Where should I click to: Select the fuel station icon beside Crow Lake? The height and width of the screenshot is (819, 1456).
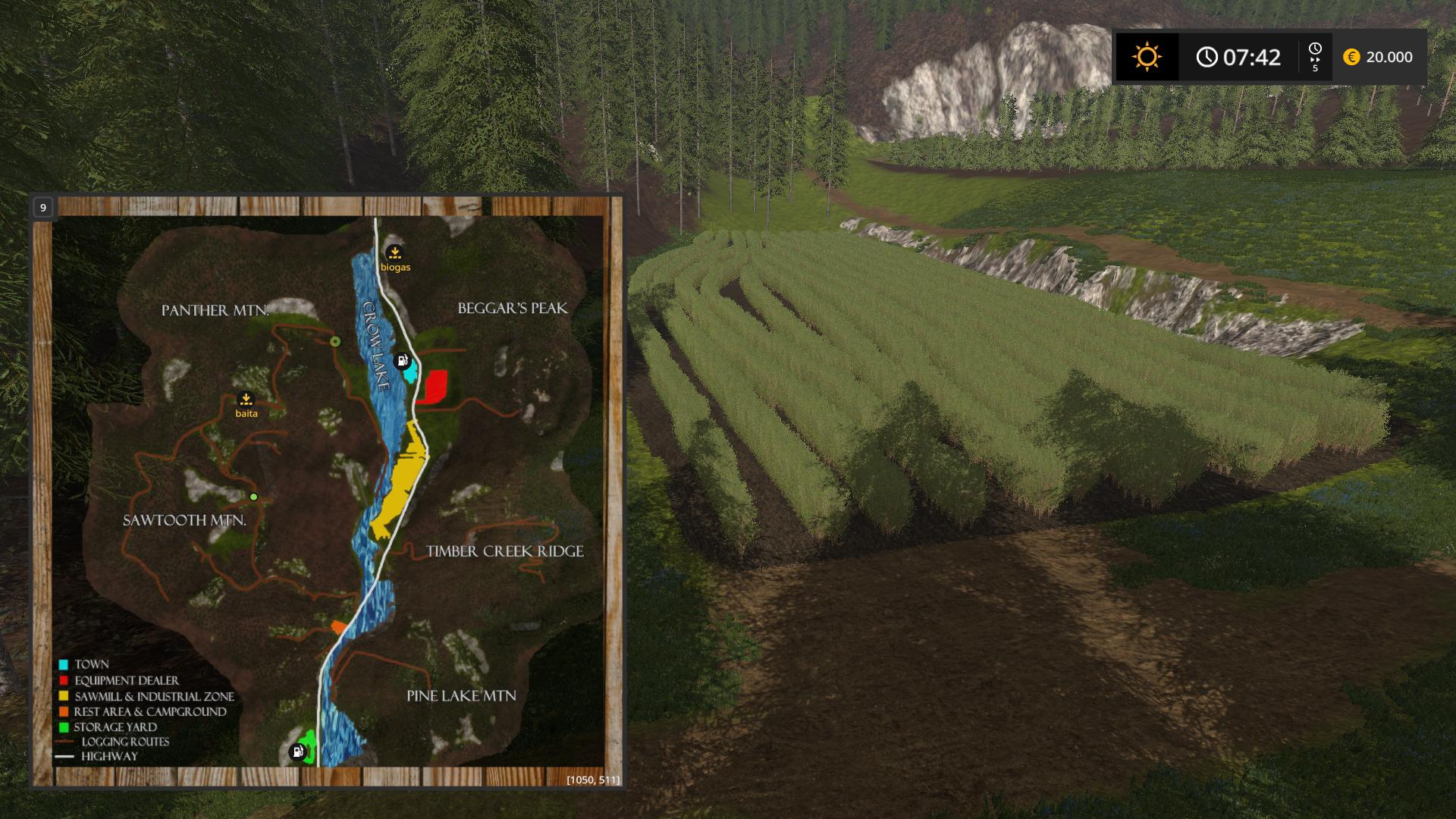coord(403,360)
